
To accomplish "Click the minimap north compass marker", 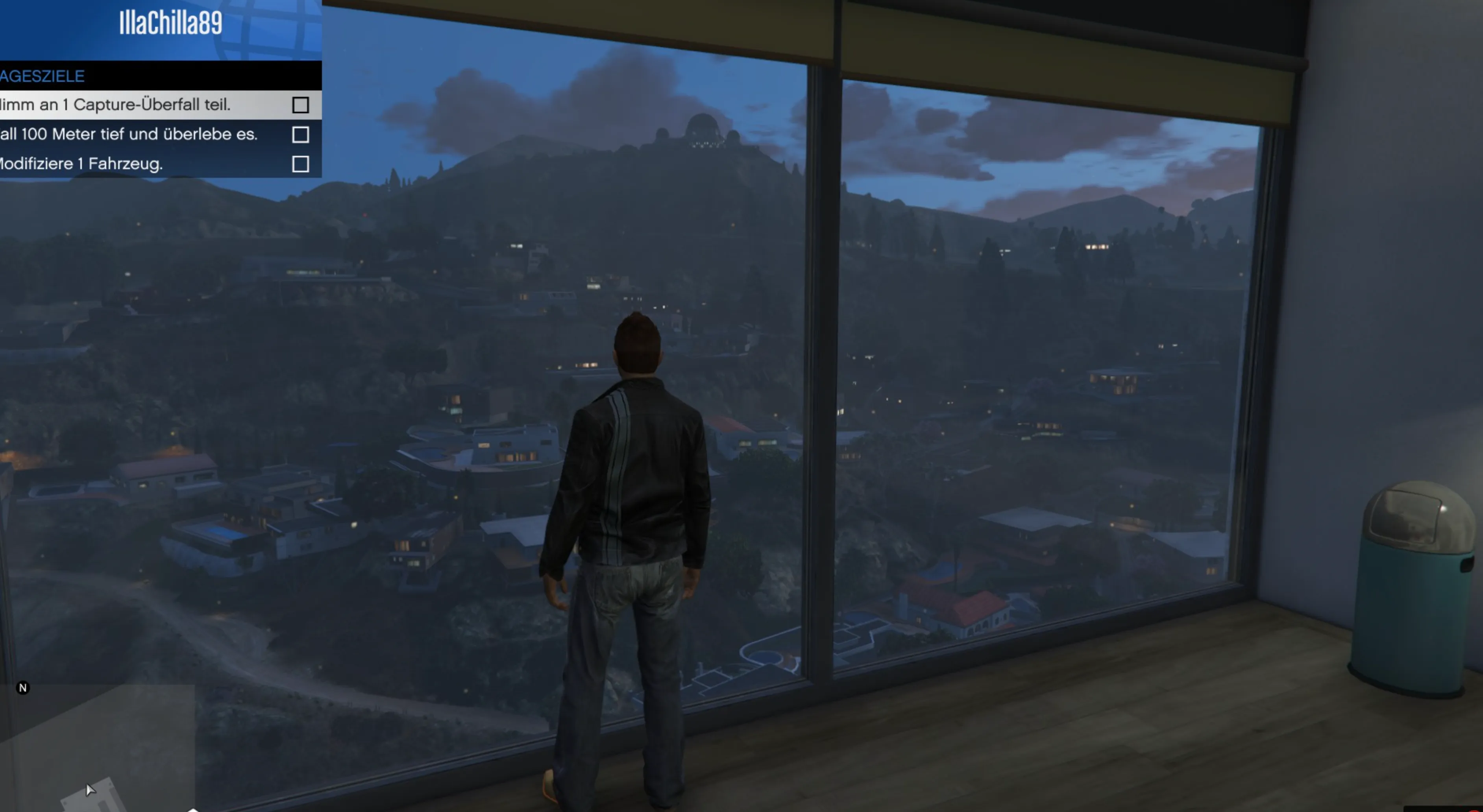I will tap(23, 688).
